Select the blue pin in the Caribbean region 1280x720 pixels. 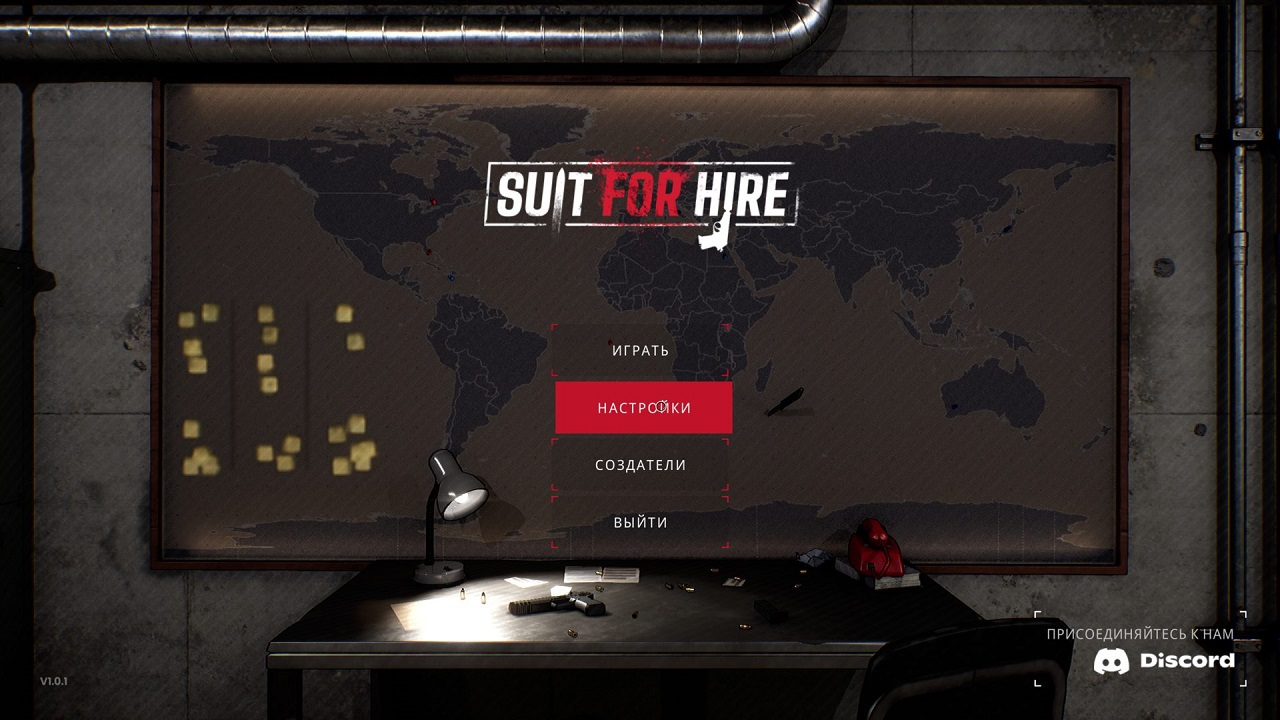(x=452, y=277)
